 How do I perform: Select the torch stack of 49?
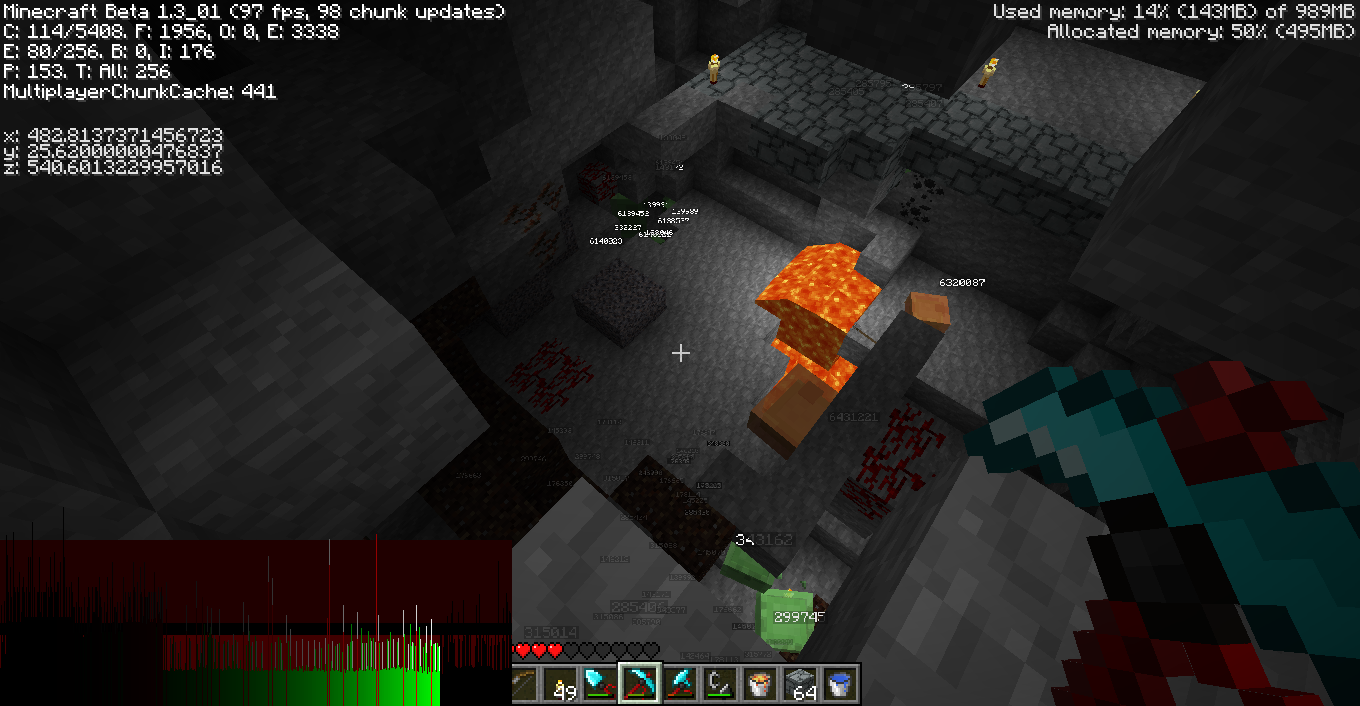(x=562, y=684)
